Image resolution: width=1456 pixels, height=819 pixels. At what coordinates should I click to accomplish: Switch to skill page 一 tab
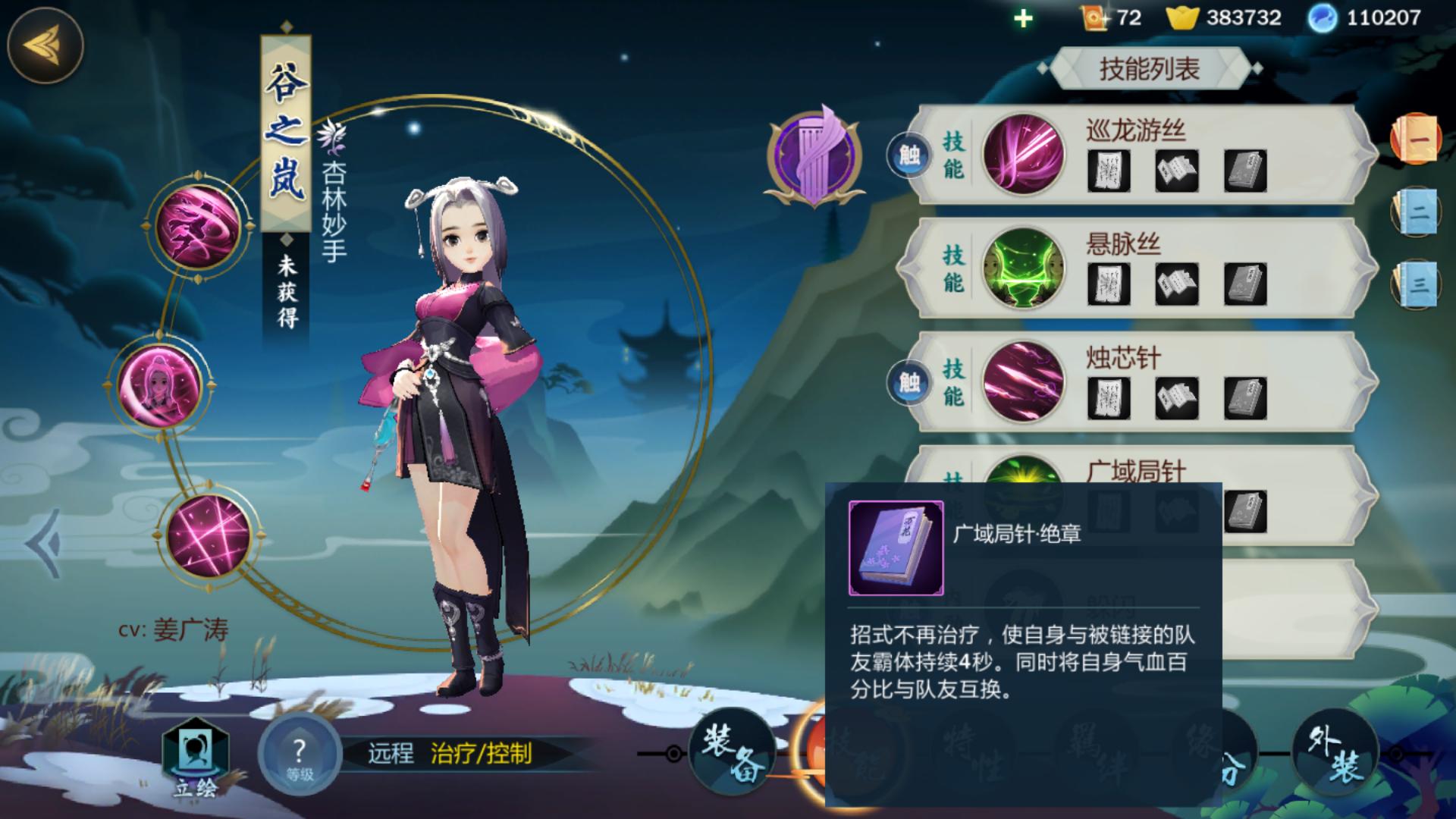(1415, 139)
